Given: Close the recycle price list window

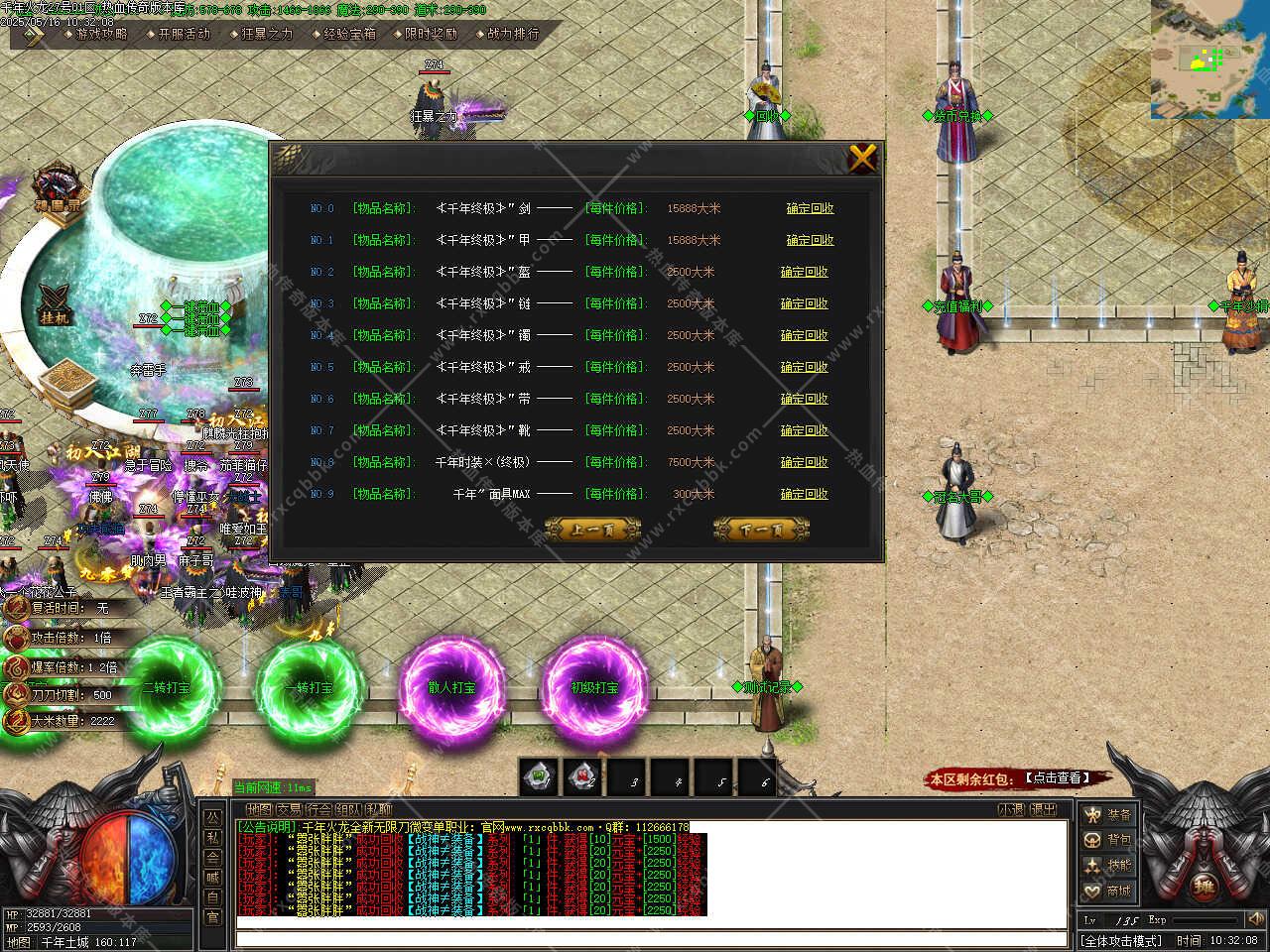Looking at the screenshot, I should 862,158.
